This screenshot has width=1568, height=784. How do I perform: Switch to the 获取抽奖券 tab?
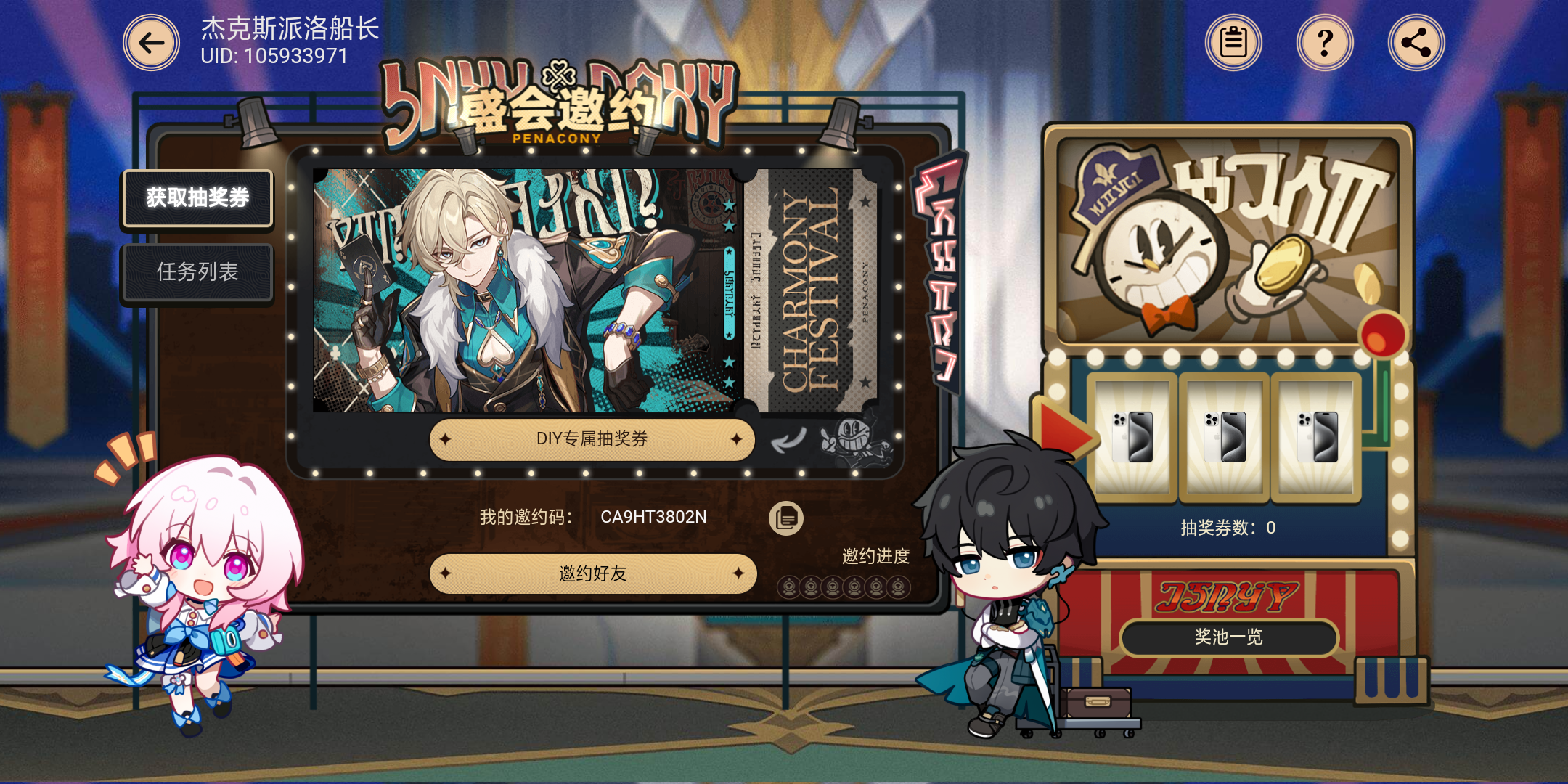(x=197, y=197)
